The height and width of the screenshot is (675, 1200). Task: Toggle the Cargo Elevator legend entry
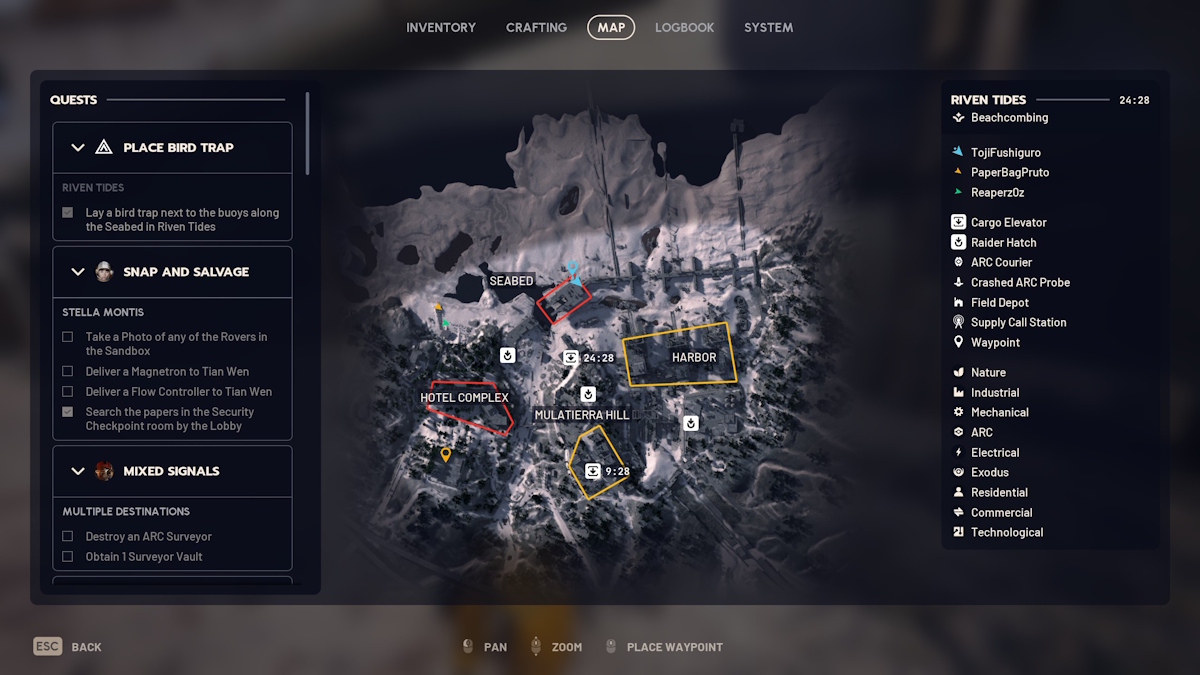click(x=1008, y=222)
